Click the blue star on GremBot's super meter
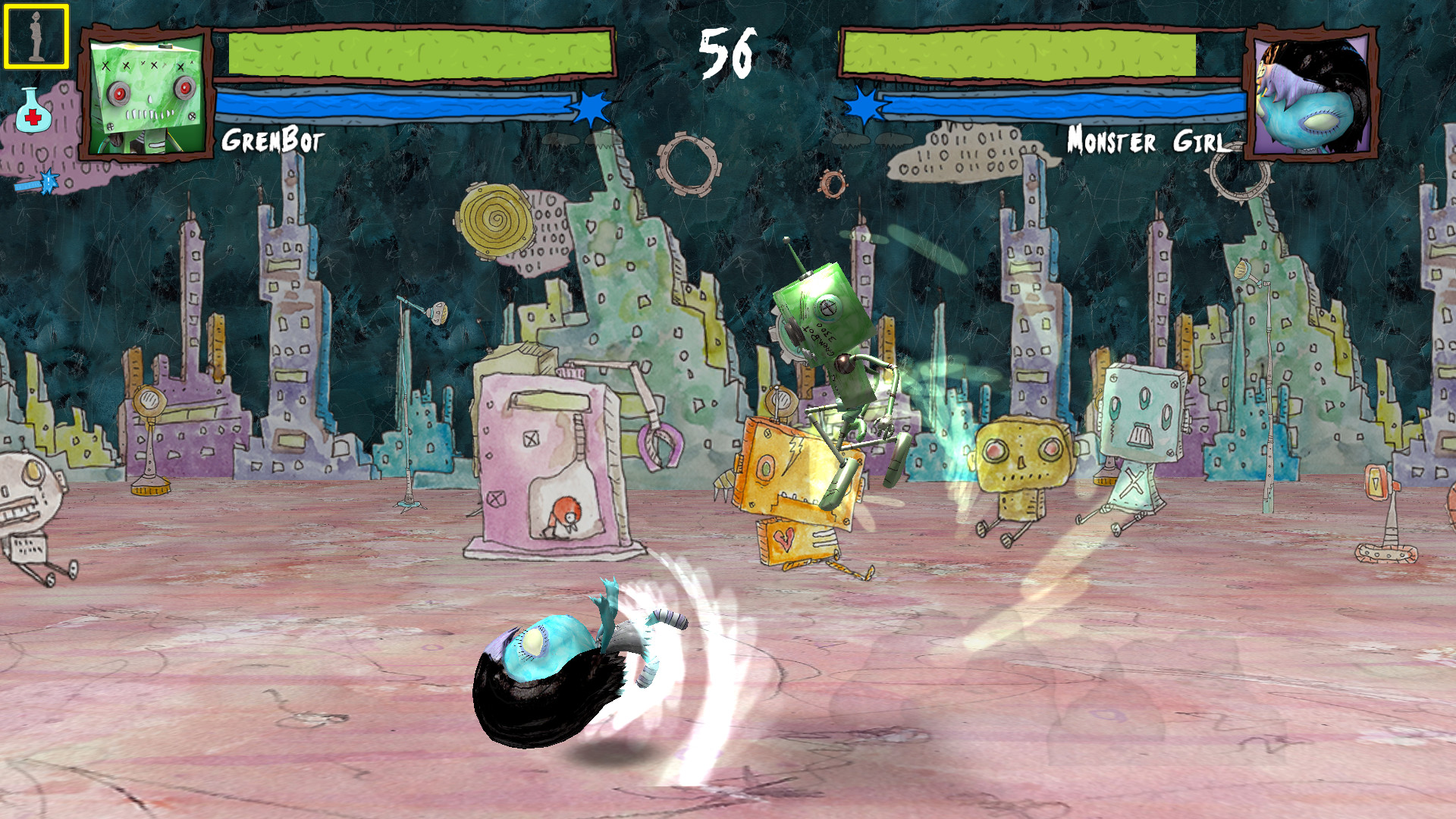1456x819 pixels. pos(590,108)
